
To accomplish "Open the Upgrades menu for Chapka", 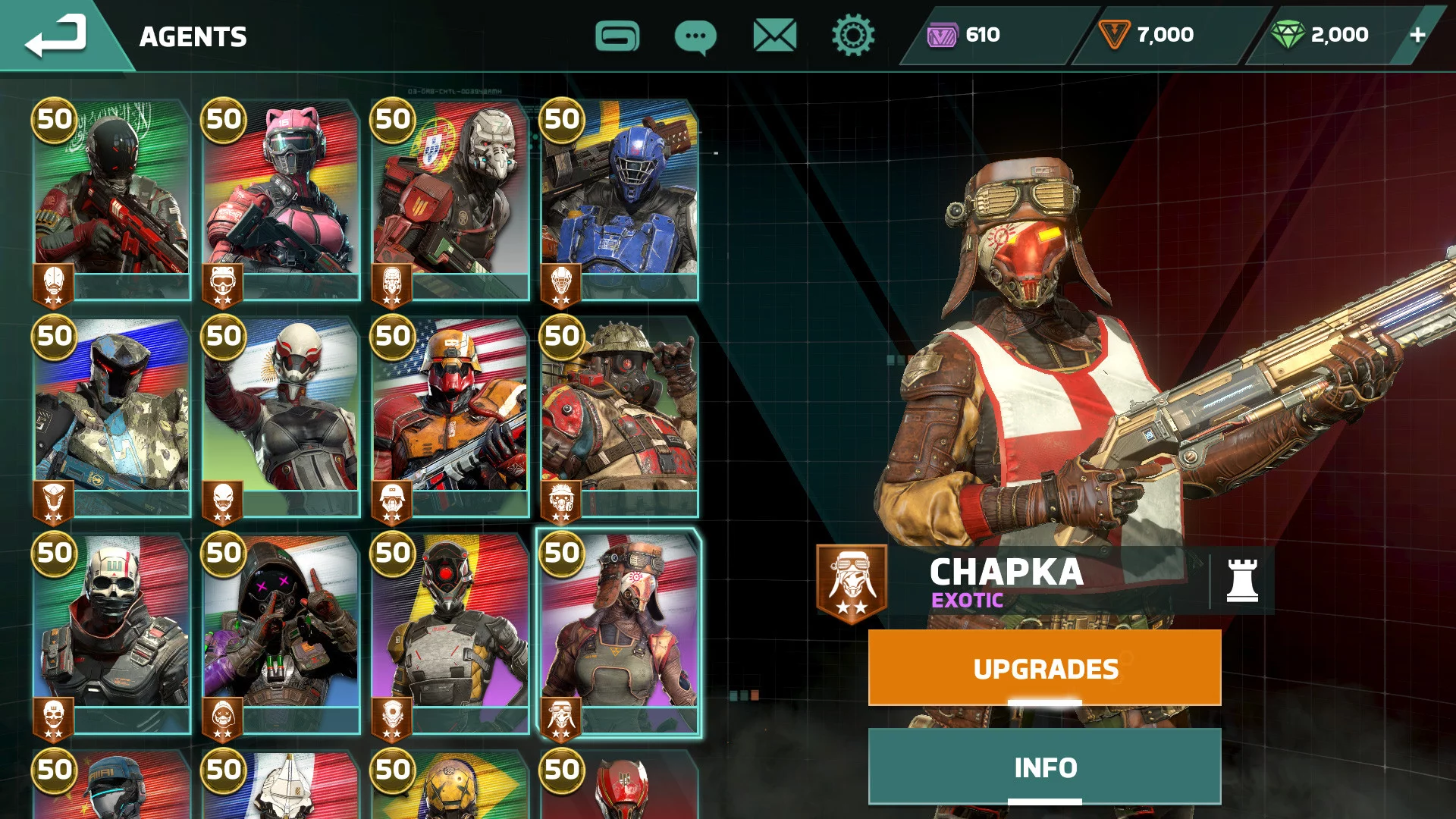I will click(1044, 668).
